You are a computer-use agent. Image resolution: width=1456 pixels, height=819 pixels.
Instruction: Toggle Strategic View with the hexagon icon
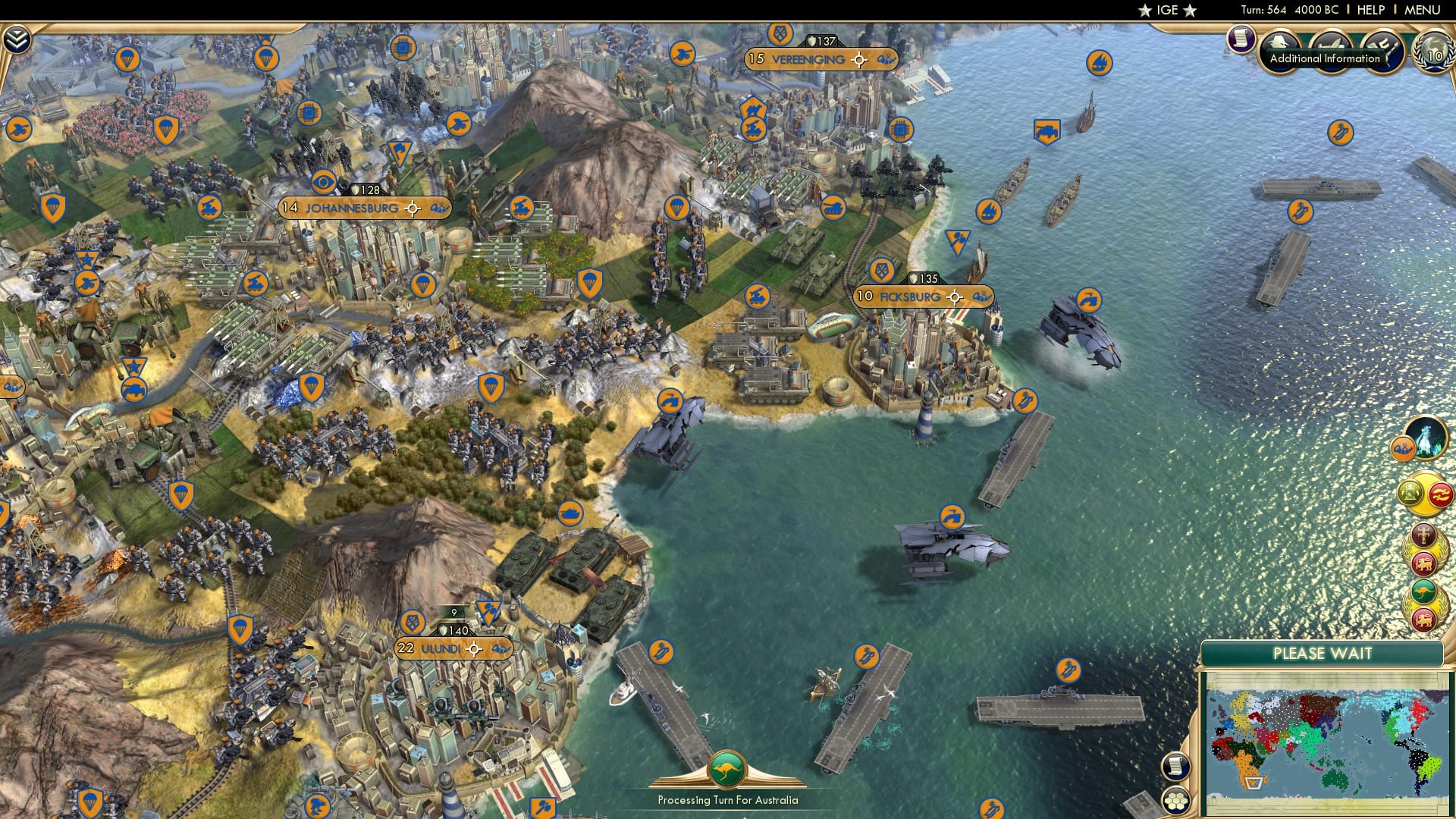coord(1175,800)
